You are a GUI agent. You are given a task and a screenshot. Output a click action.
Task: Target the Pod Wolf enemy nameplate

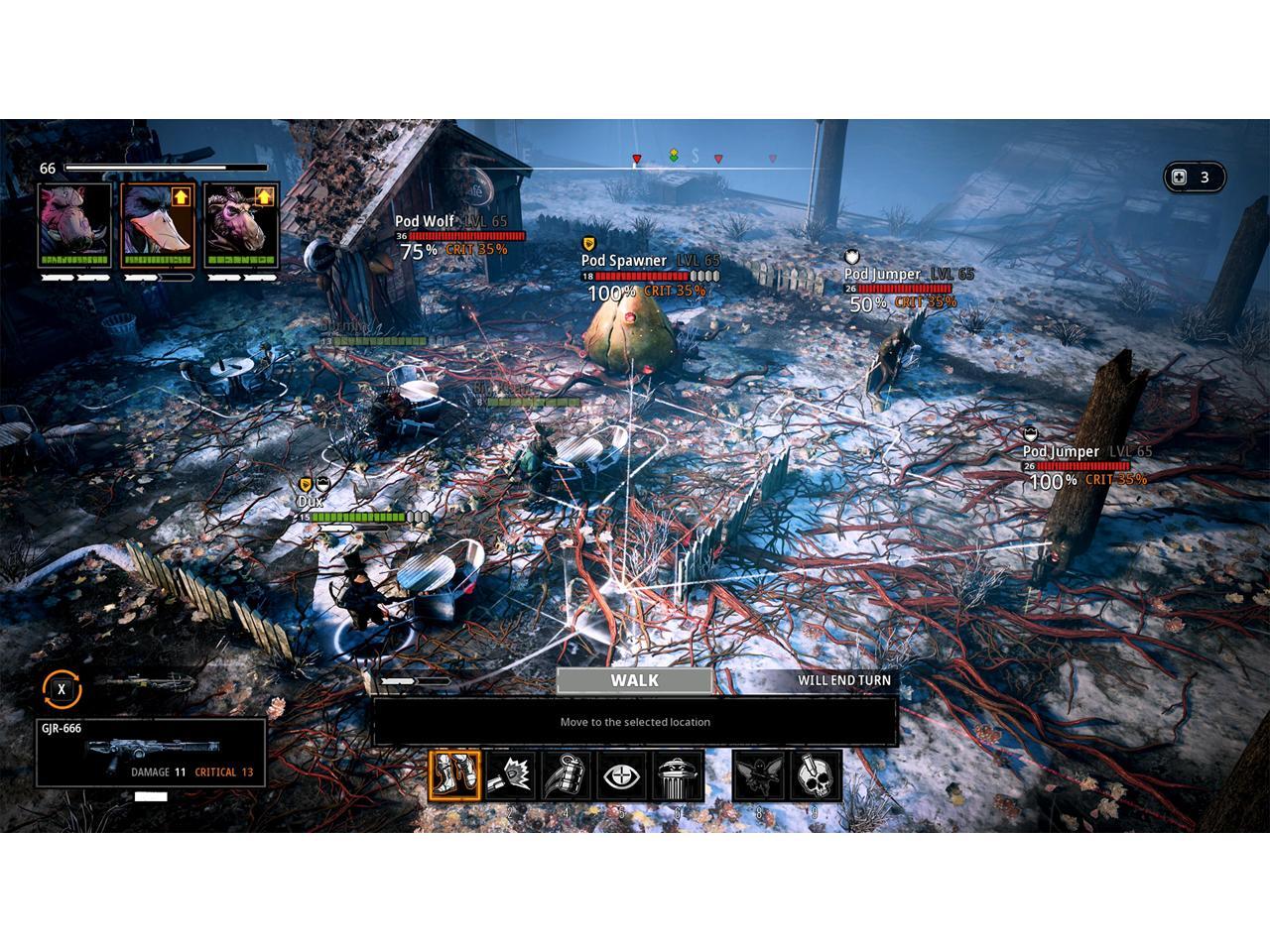coord(425,222)
